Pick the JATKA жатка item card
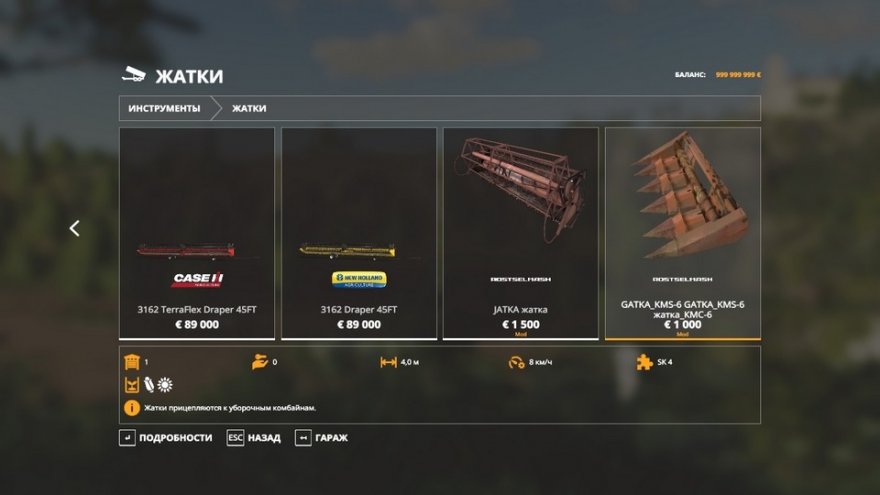 (x=521, y=233)
